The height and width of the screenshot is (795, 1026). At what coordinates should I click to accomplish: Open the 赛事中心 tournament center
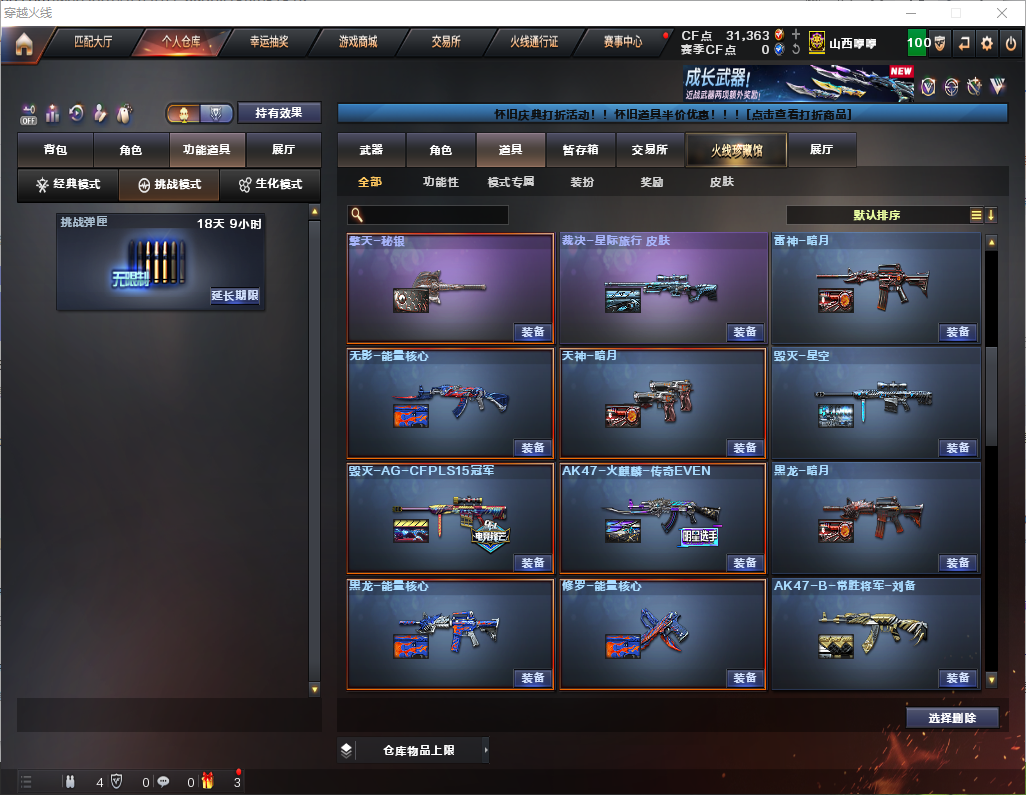click(622, 42)
